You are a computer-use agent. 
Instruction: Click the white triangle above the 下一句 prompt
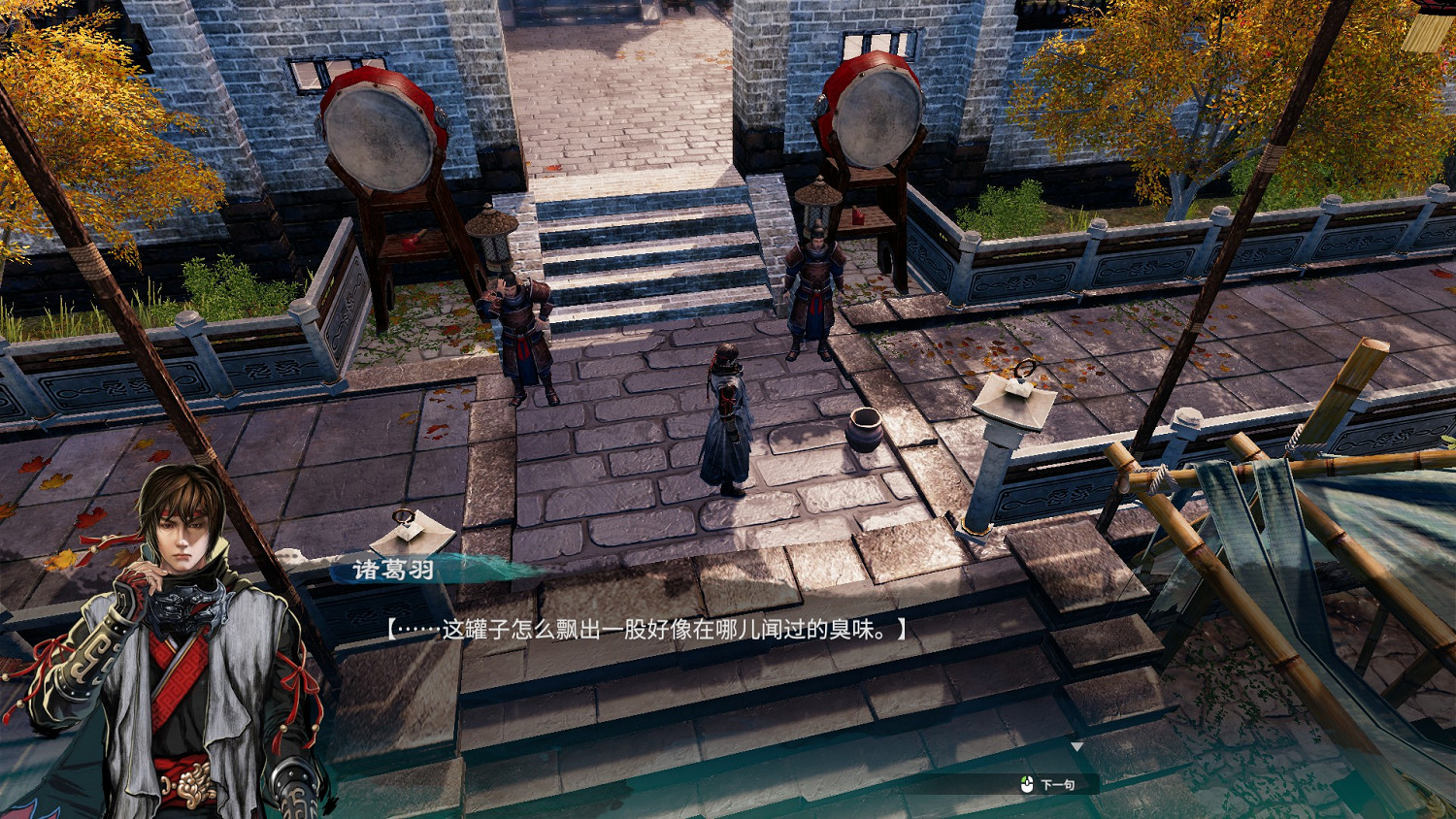pos(1075,744)
